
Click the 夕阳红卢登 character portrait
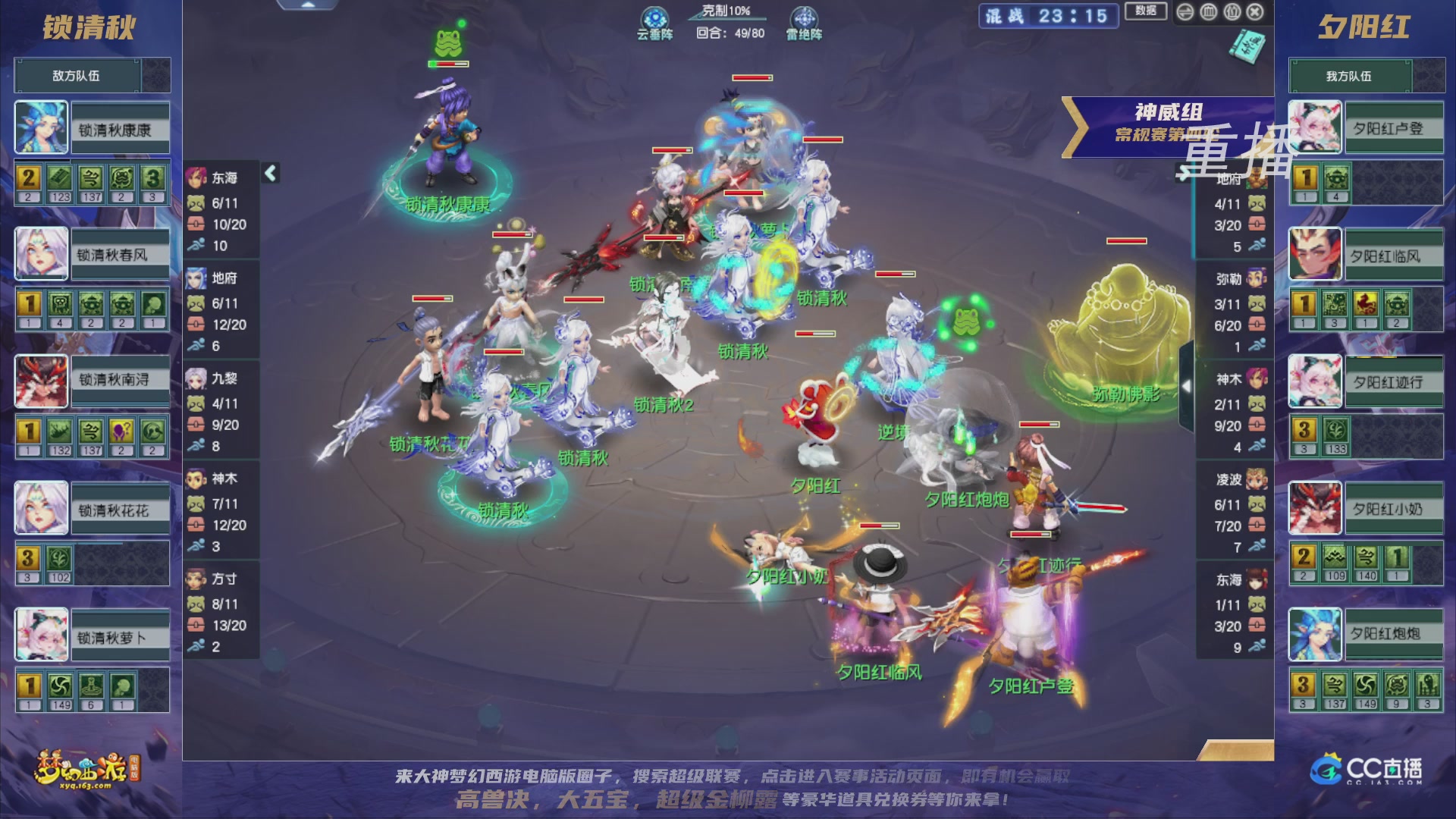tap(1314, 126)
